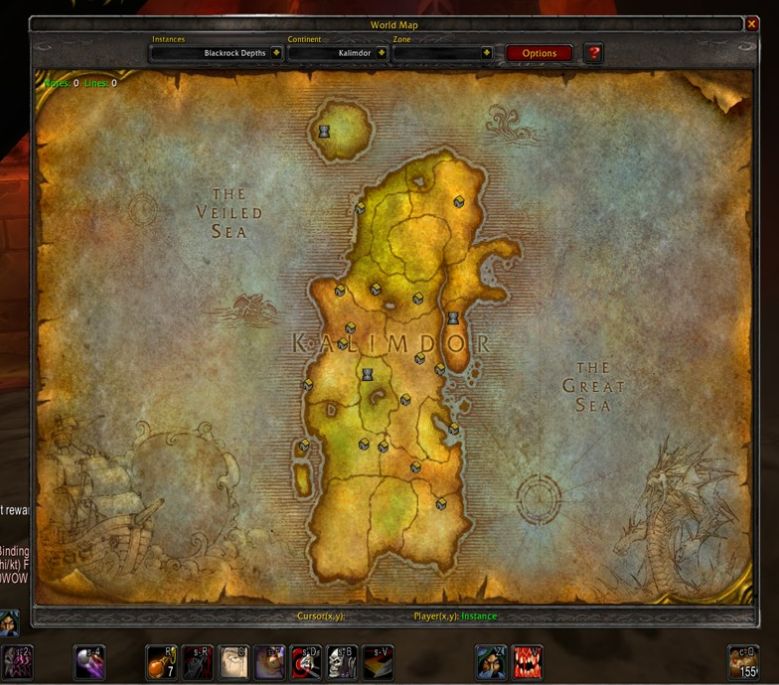
Task: Activate the red fanged mouth ability
Action: pos(527,662)
